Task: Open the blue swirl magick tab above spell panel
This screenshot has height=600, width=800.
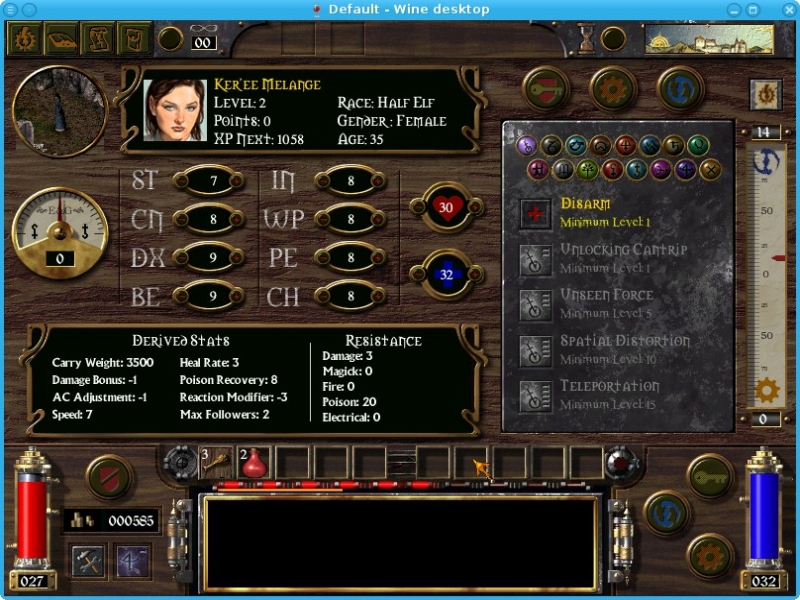Action: pos(680,89)
